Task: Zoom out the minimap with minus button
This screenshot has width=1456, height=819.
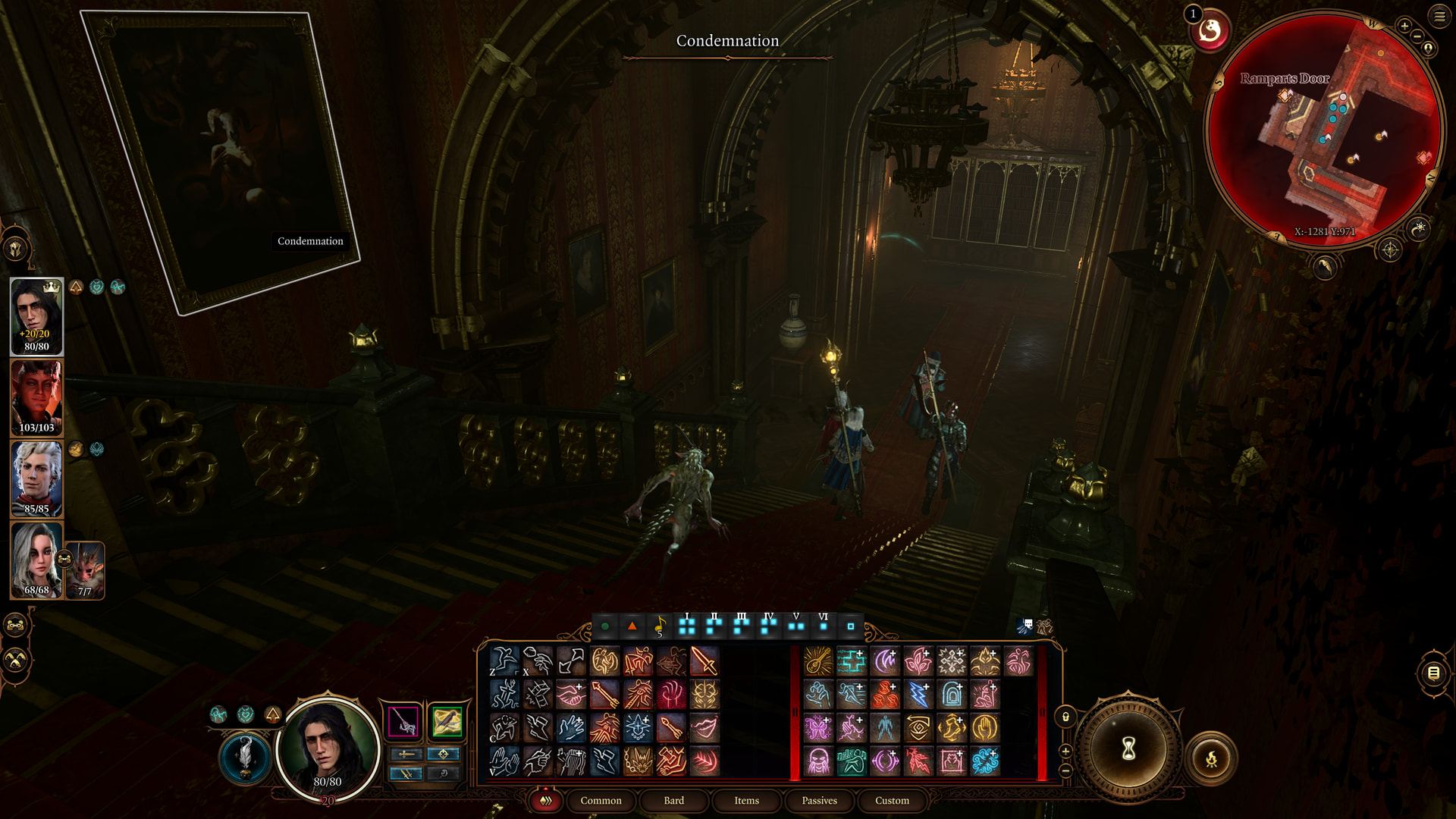Action: 1417,36
